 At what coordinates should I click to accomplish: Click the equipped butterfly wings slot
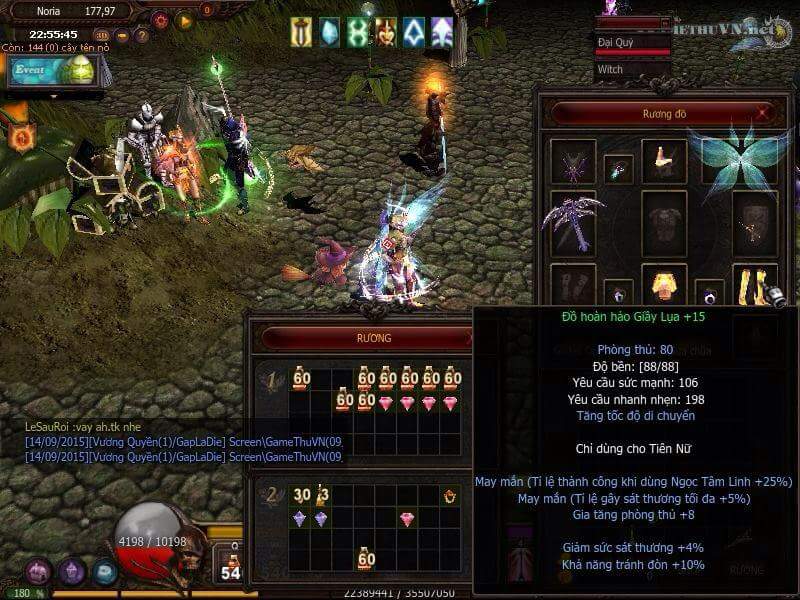click(x=740, y=158)
